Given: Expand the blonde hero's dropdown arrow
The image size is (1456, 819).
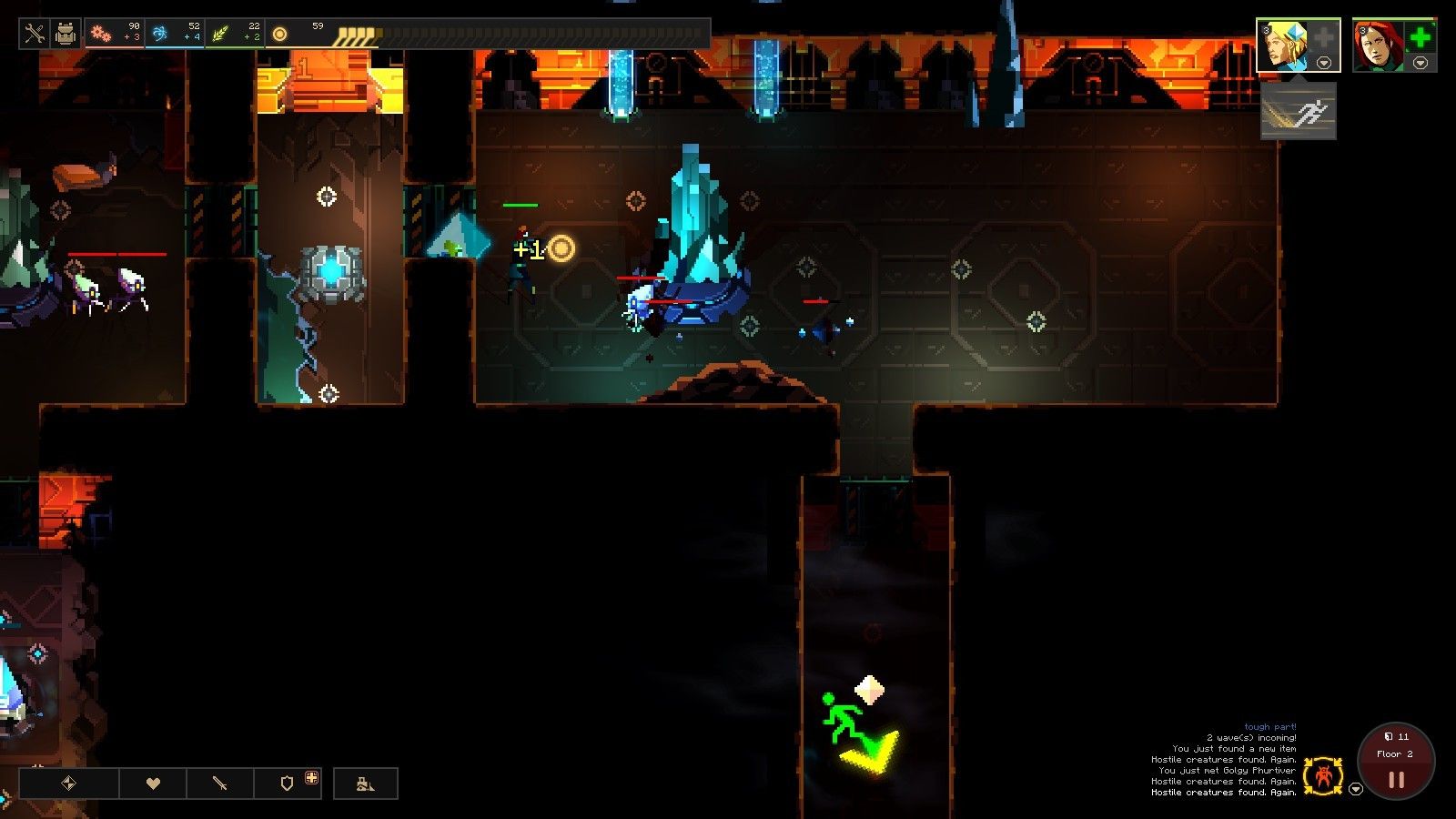Looking at the screenshot, I should point(1324,63).
